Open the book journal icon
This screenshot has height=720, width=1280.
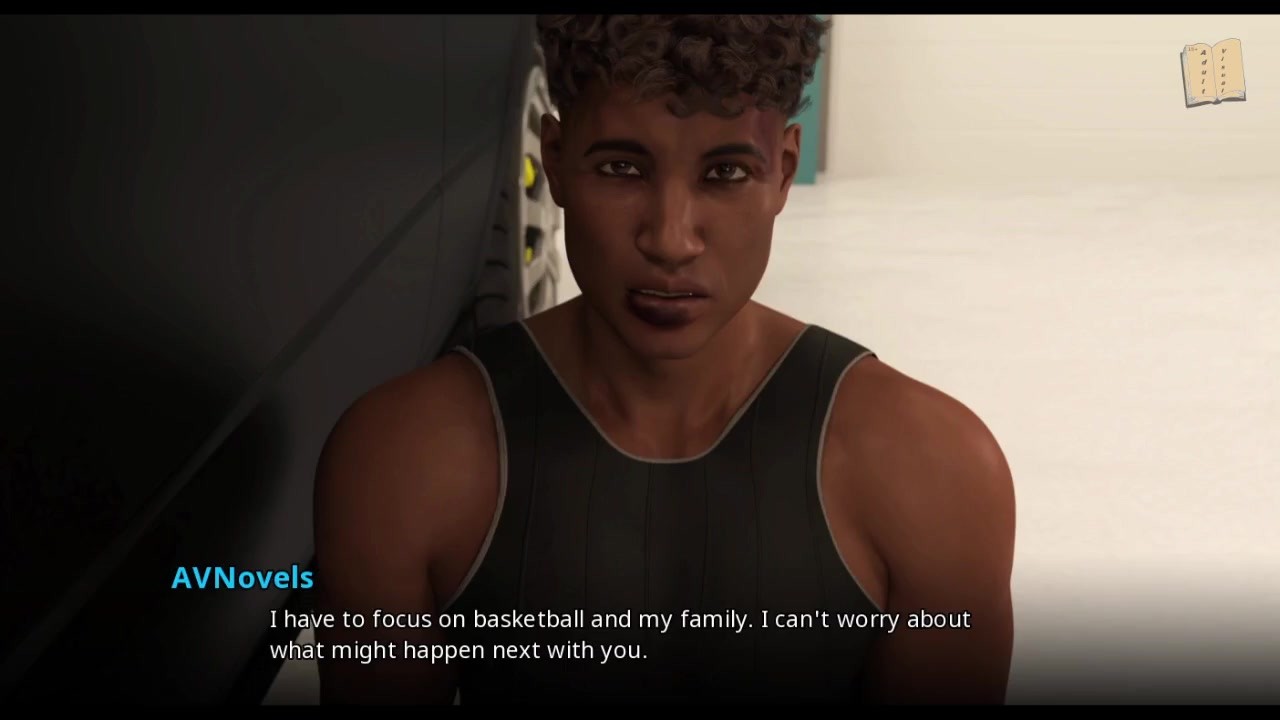coord(1212,72)
